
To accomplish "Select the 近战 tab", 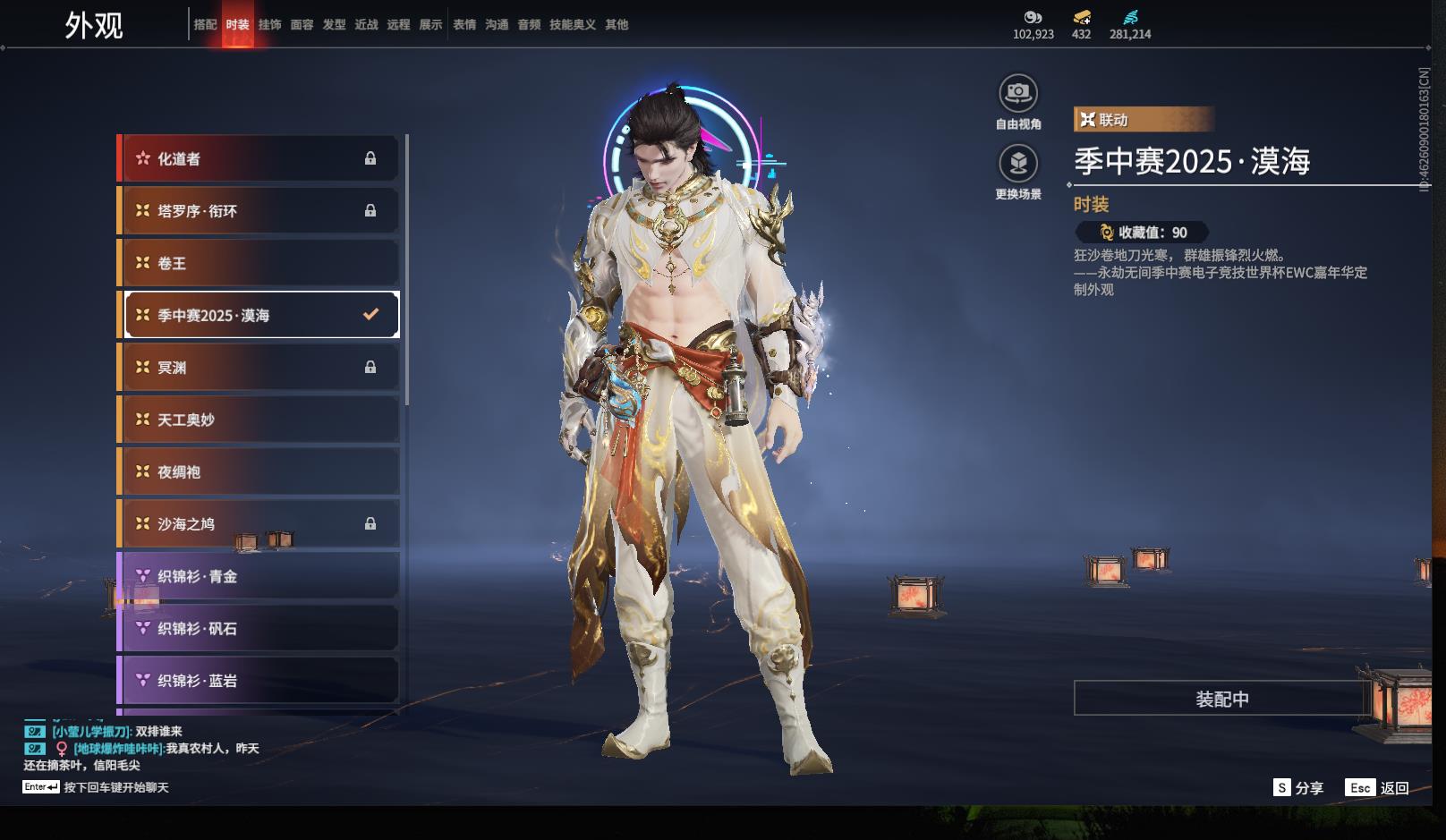I will click(366, 25).
